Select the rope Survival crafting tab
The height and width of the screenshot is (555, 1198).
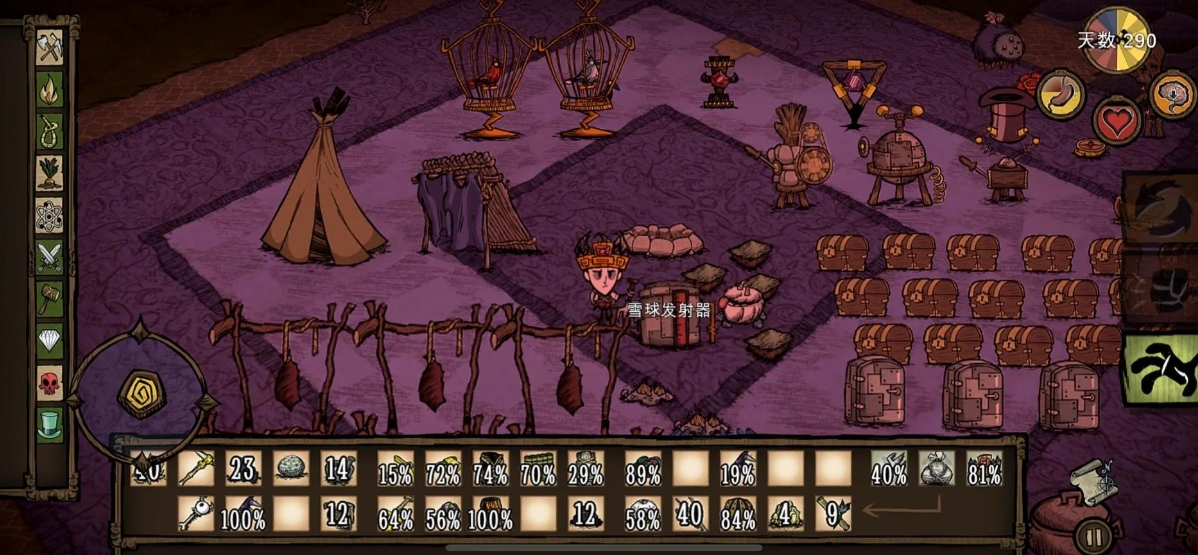pos(50,132)
